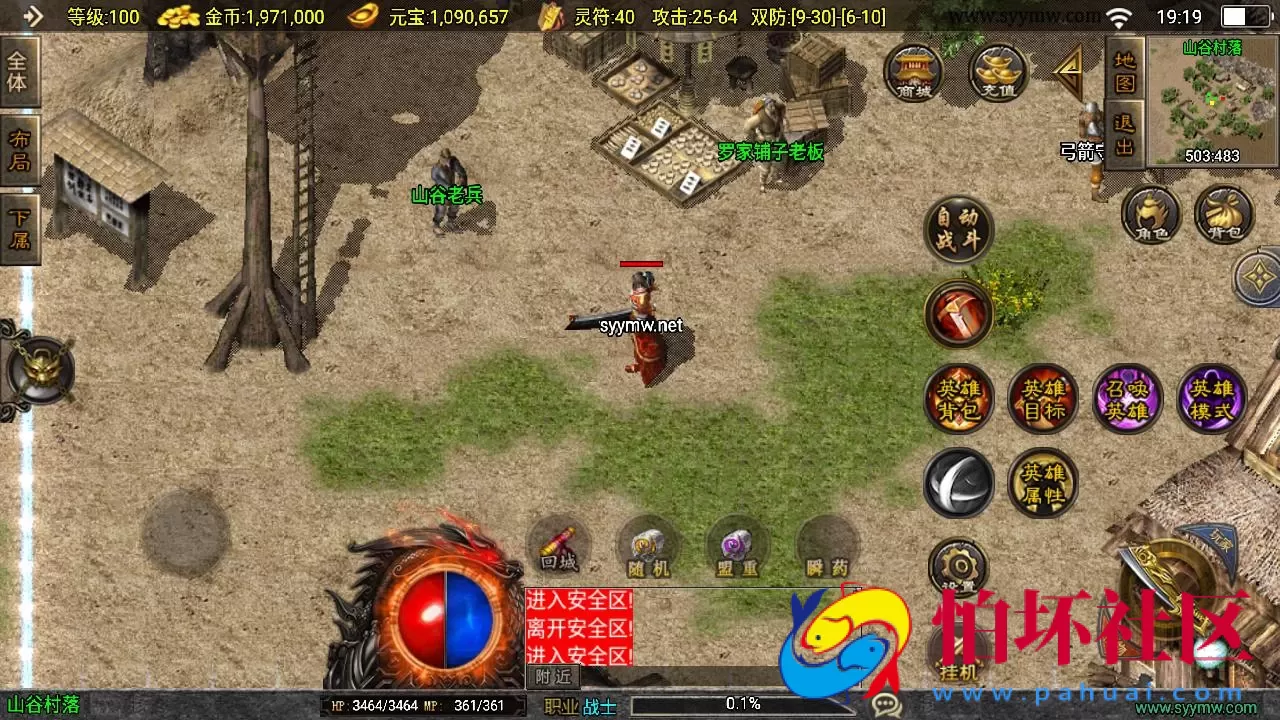This screenshot has width=1280, height=720.
Task: Toggle the 英雄模式 hero mode
Action: coord(1212,398)
